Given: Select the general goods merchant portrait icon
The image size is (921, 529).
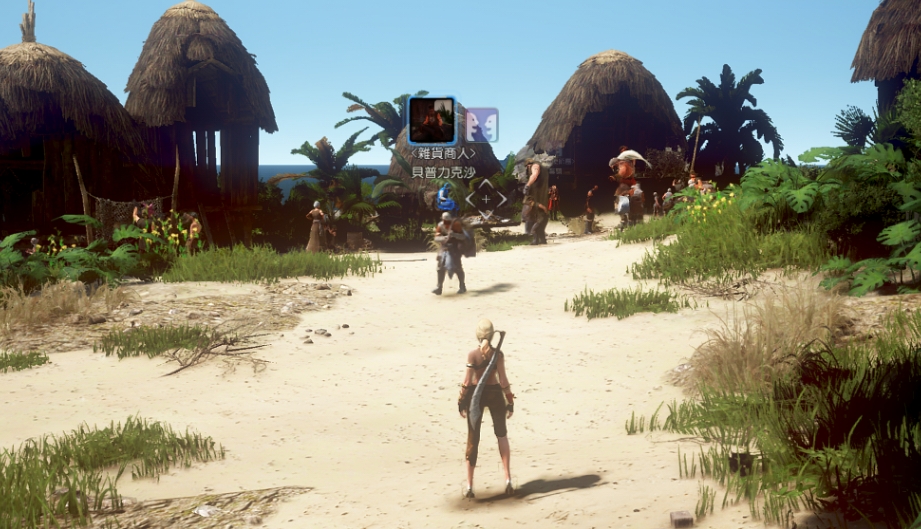Looking at the screenshot, I should 432,121.
